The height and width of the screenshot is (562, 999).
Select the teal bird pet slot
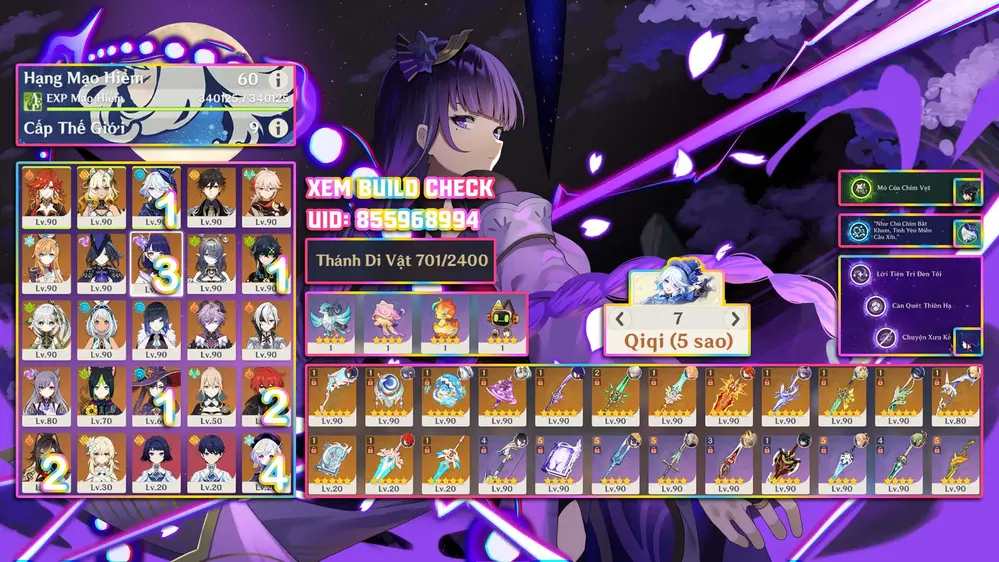coord(332,322)
